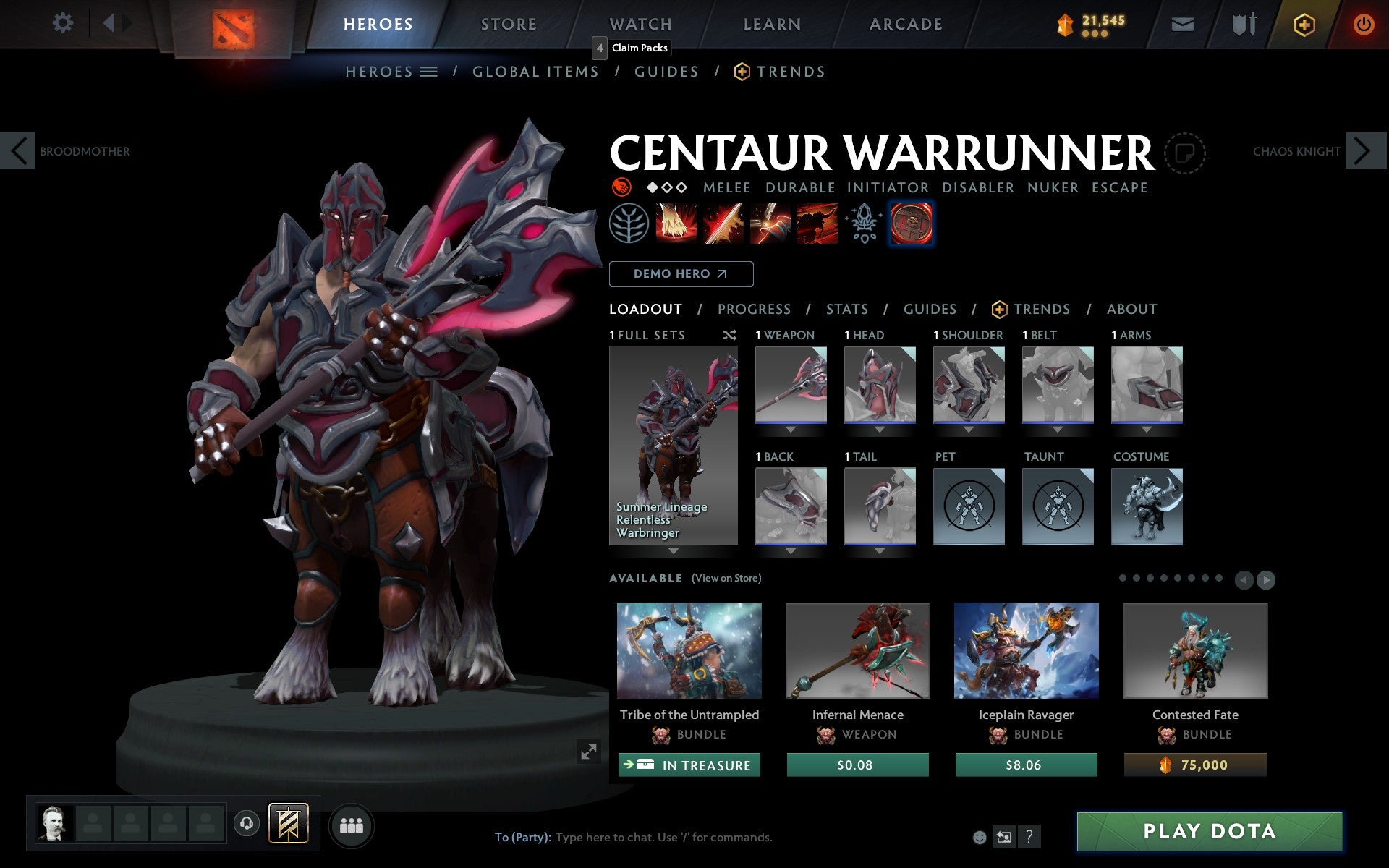Select the highlighted facet shield icon
The image size is (1389, 868).
tap(911, 224)
